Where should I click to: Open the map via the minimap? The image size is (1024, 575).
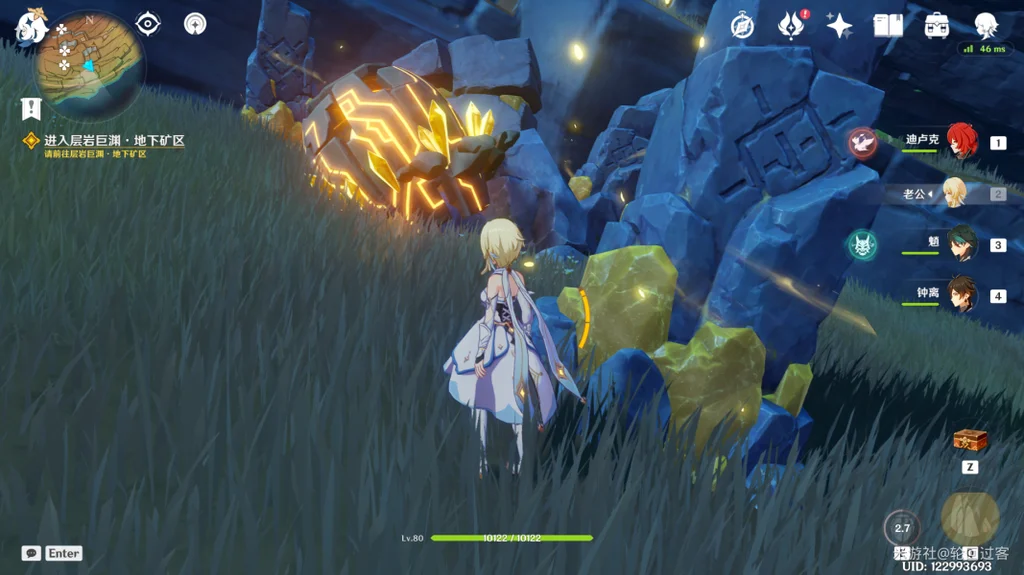(88, 64)
